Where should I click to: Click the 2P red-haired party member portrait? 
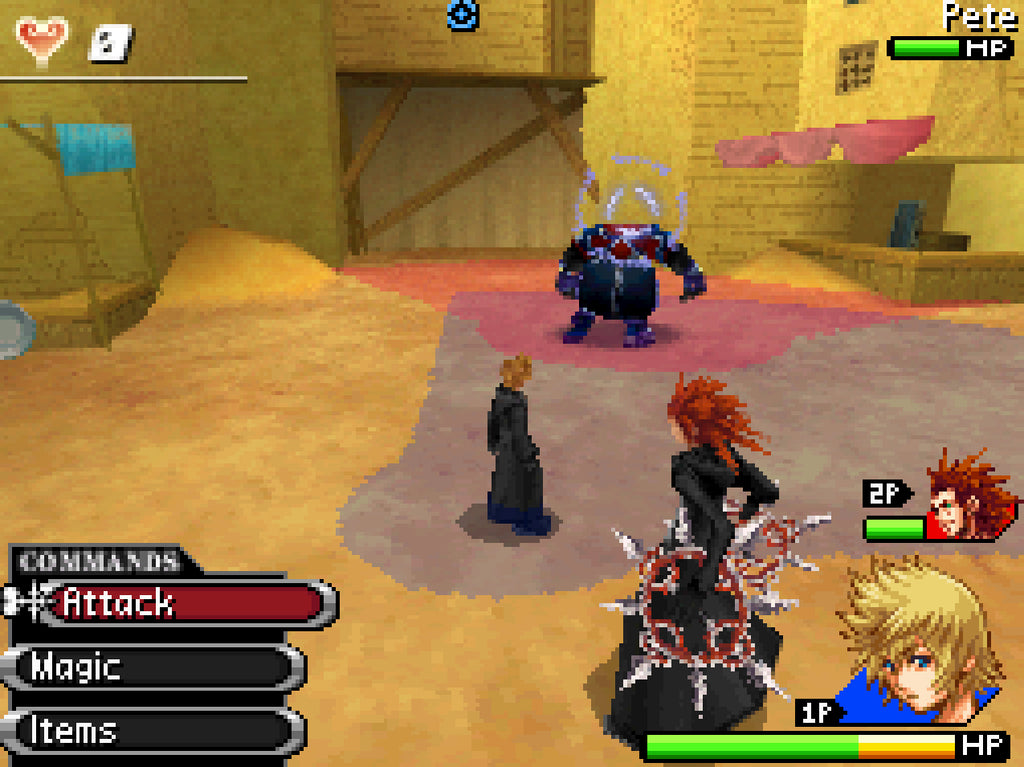point(965,497)
